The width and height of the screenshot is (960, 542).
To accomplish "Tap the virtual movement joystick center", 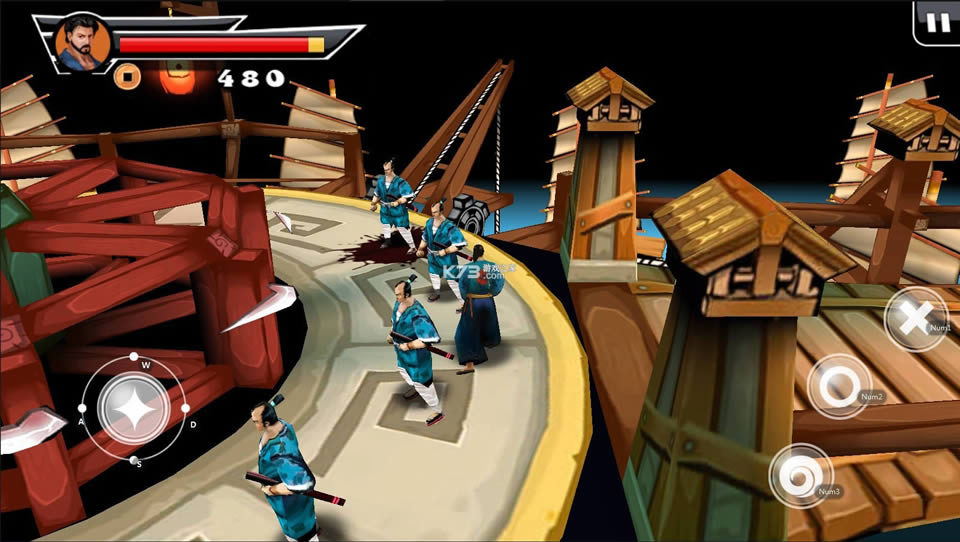I will click(132, 407).
